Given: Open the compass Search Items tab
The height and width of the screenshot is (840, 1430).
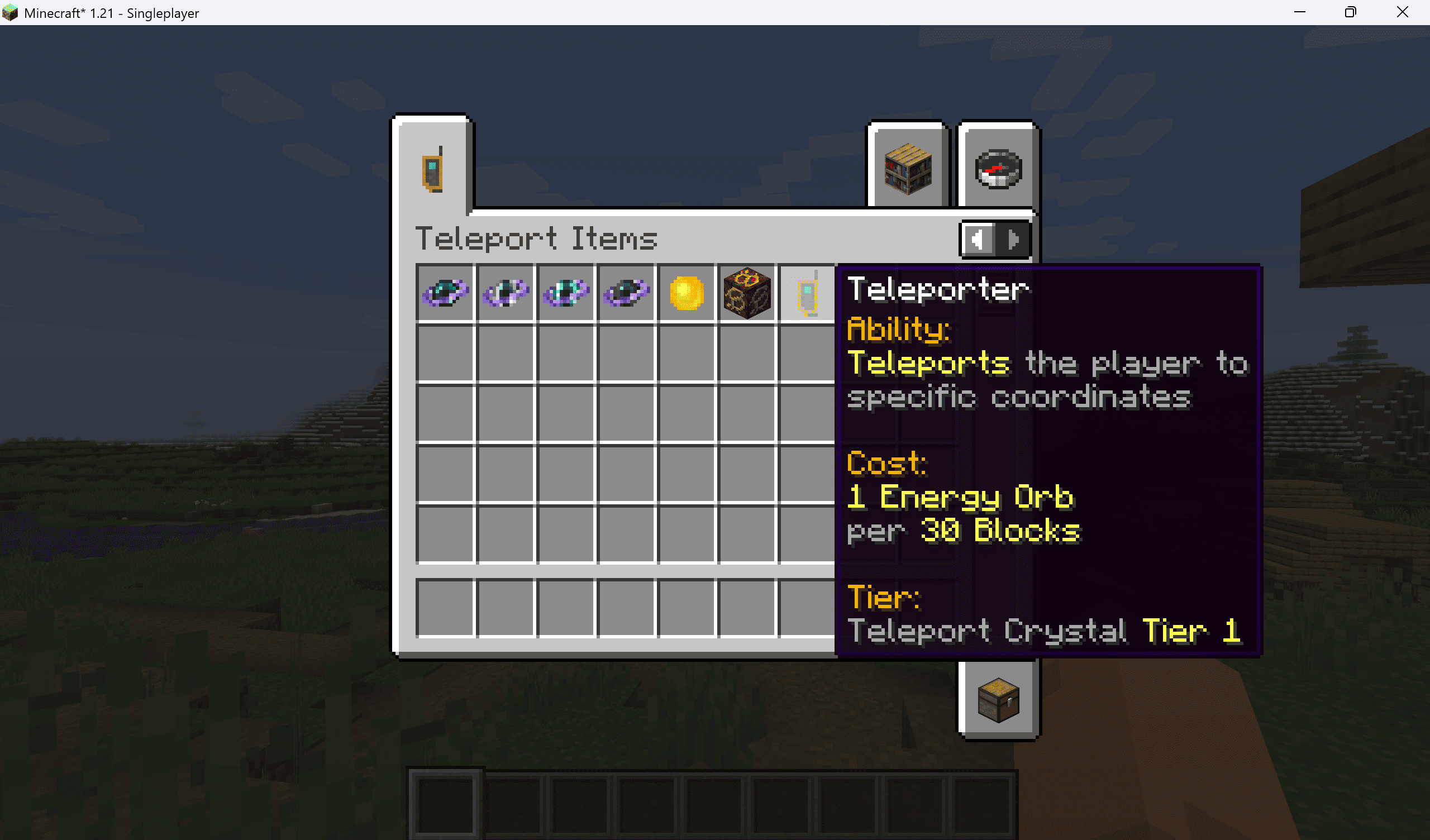Looking at the screenshot, I should (998, 169).
